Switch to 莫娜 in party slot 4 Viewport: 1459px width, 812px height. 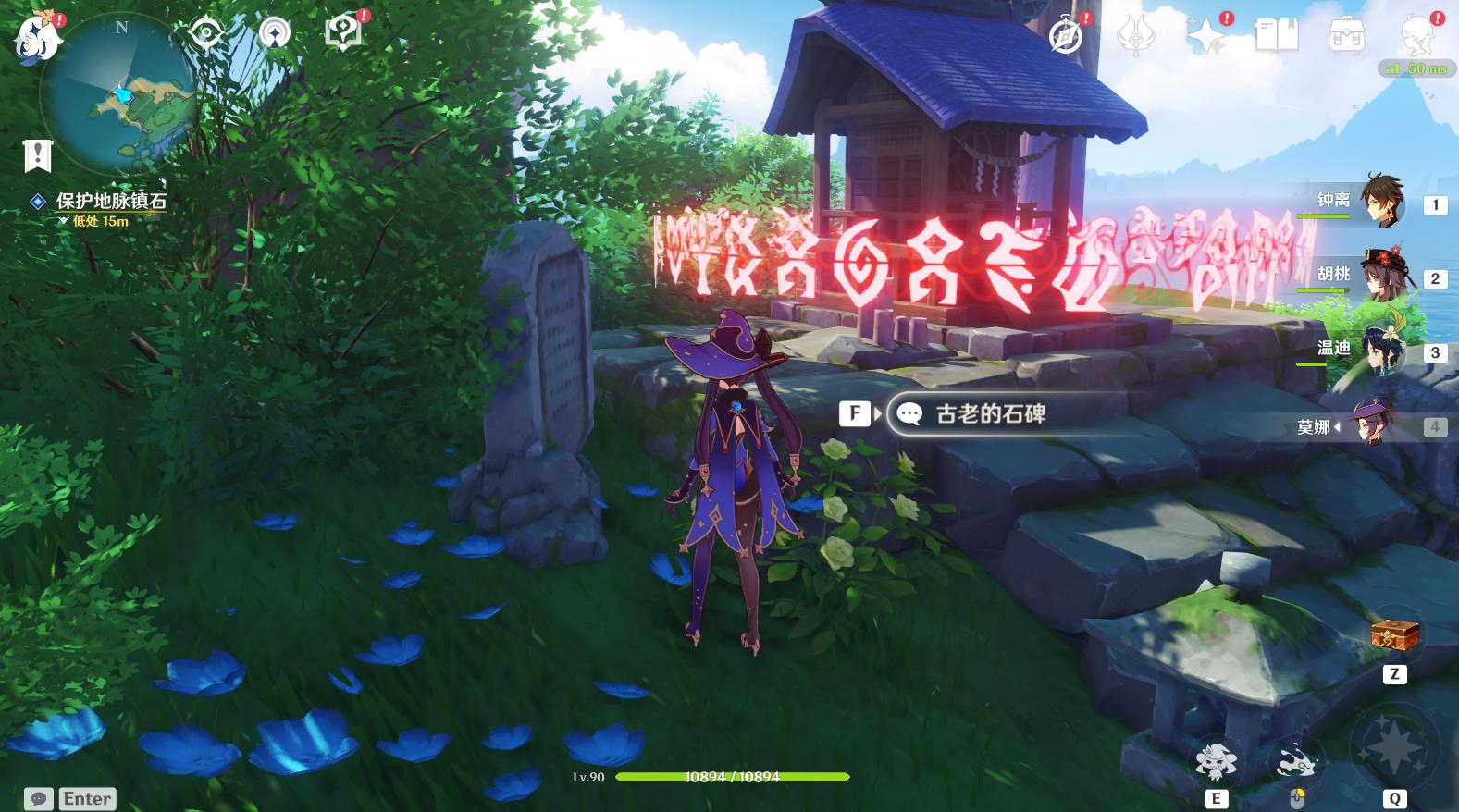point(1378,426)
